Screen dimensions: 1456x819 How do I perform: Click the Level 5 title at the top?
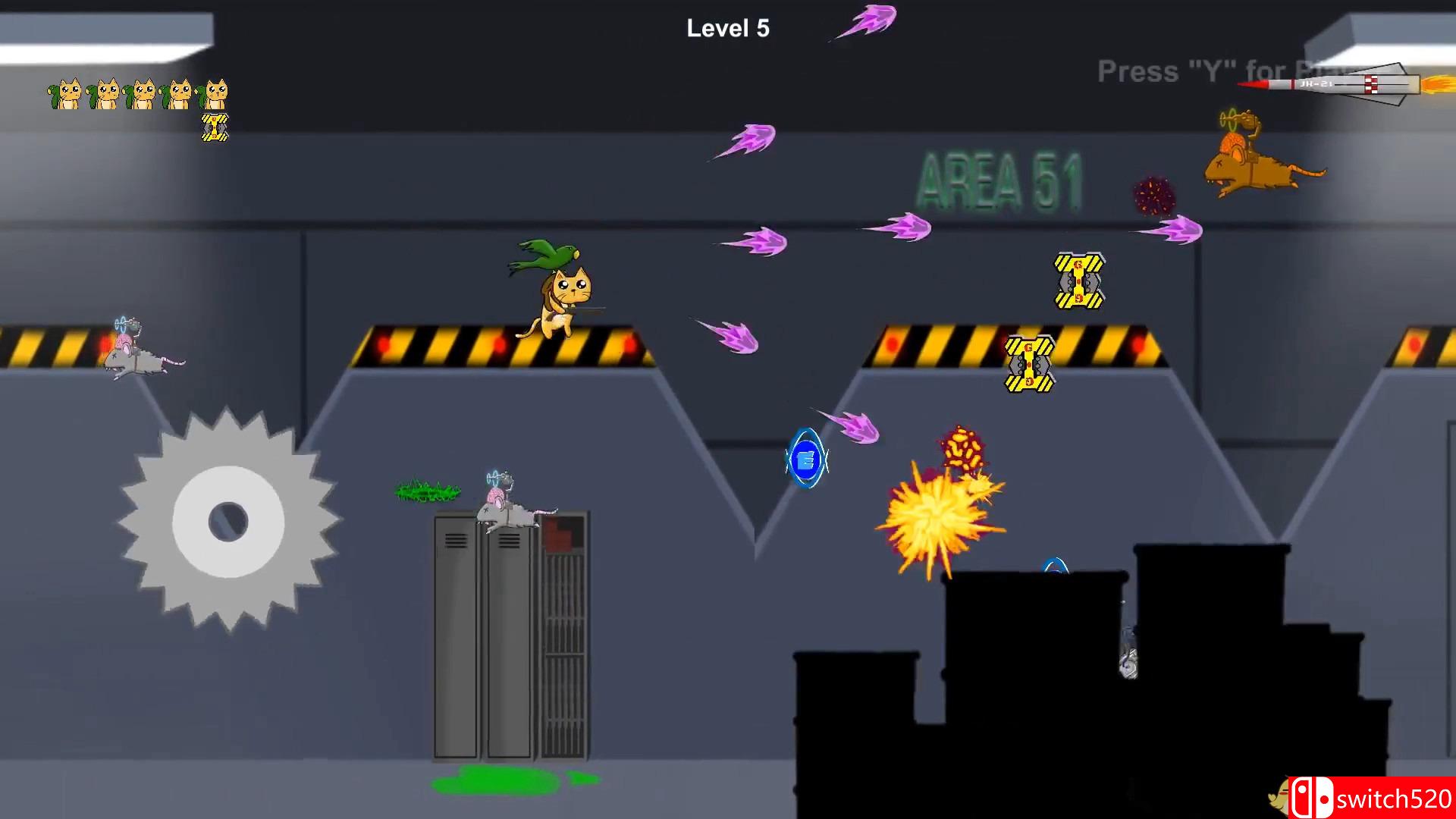tap(727, 29)
